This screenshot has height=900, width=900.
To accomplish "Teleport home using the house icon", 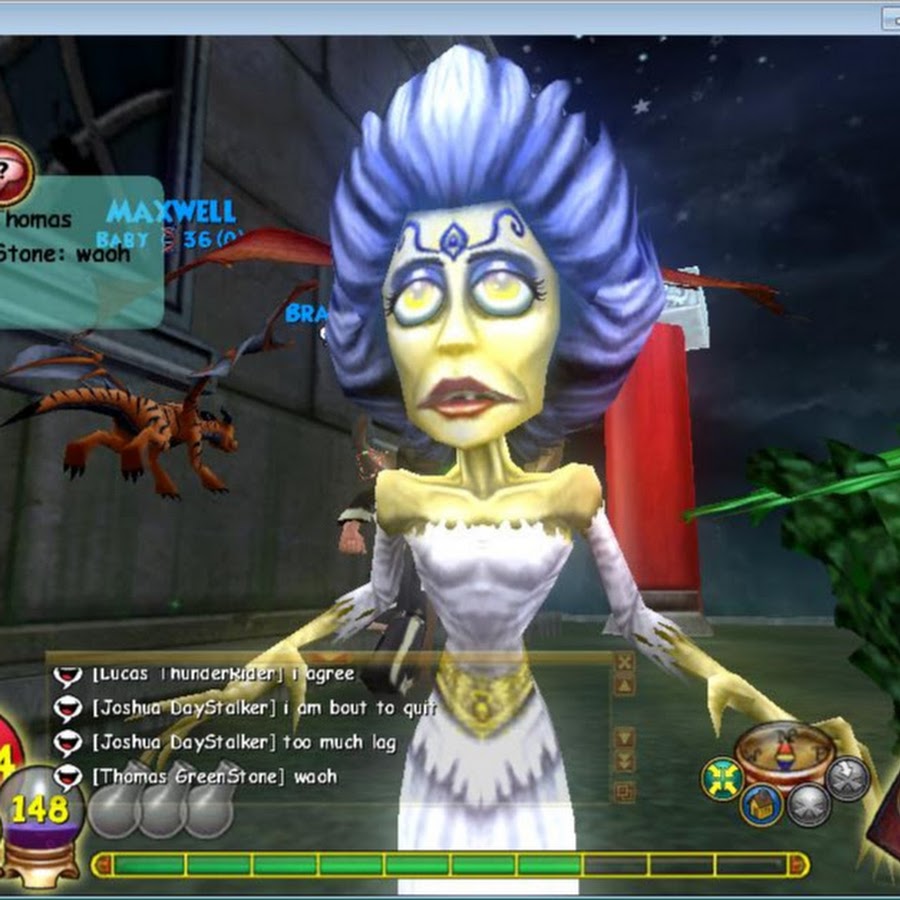I will [761, 804].
